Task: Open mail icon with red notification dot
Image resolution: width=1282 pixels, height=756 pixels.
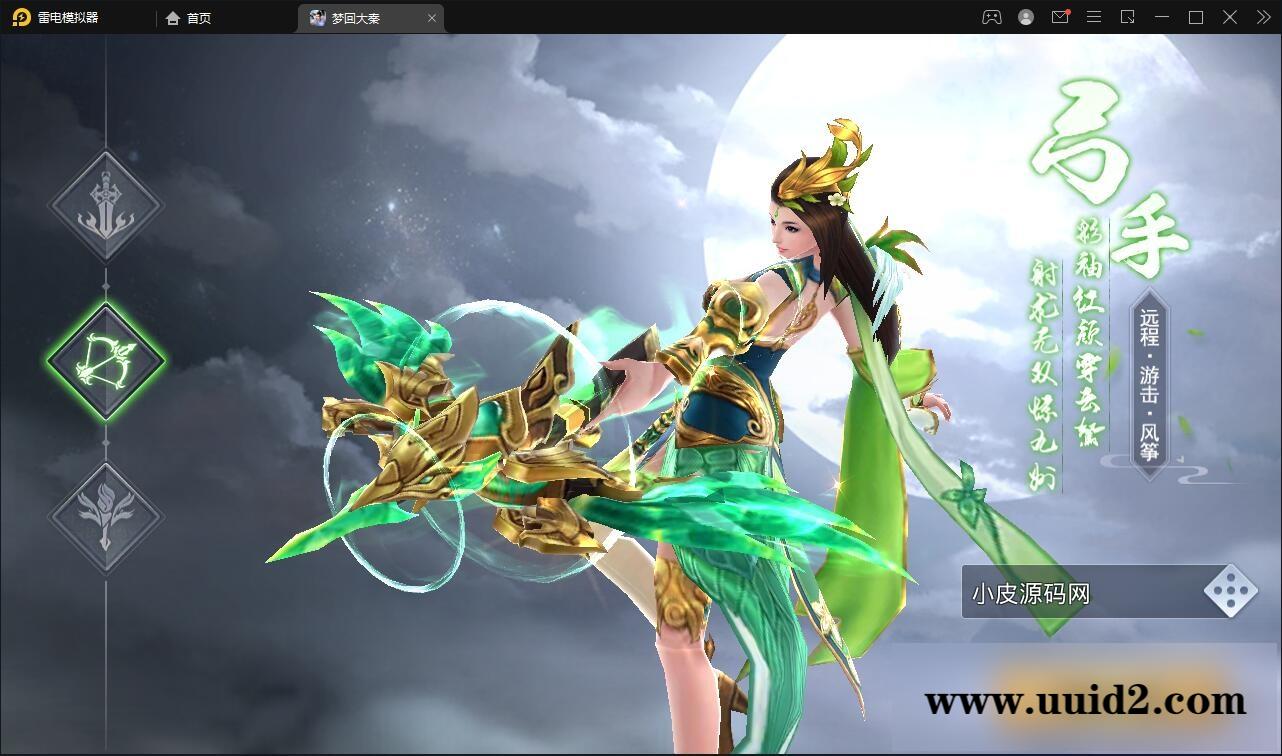Action: [x=1060, y=17]
